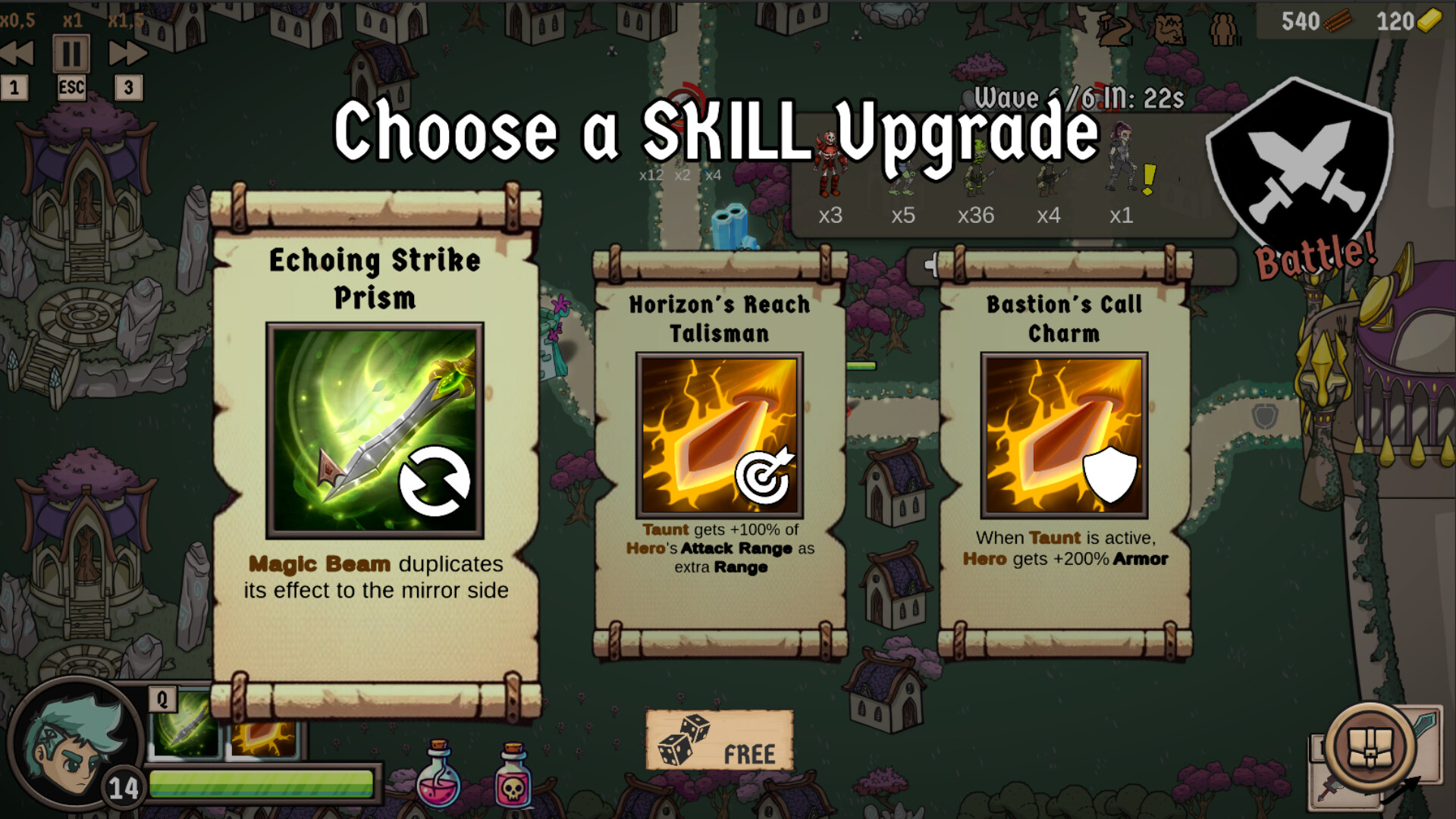Enable x1,5 fast game speed
Image resolution: width=1456 pixels, height=819 pixels.
(127, 53)
